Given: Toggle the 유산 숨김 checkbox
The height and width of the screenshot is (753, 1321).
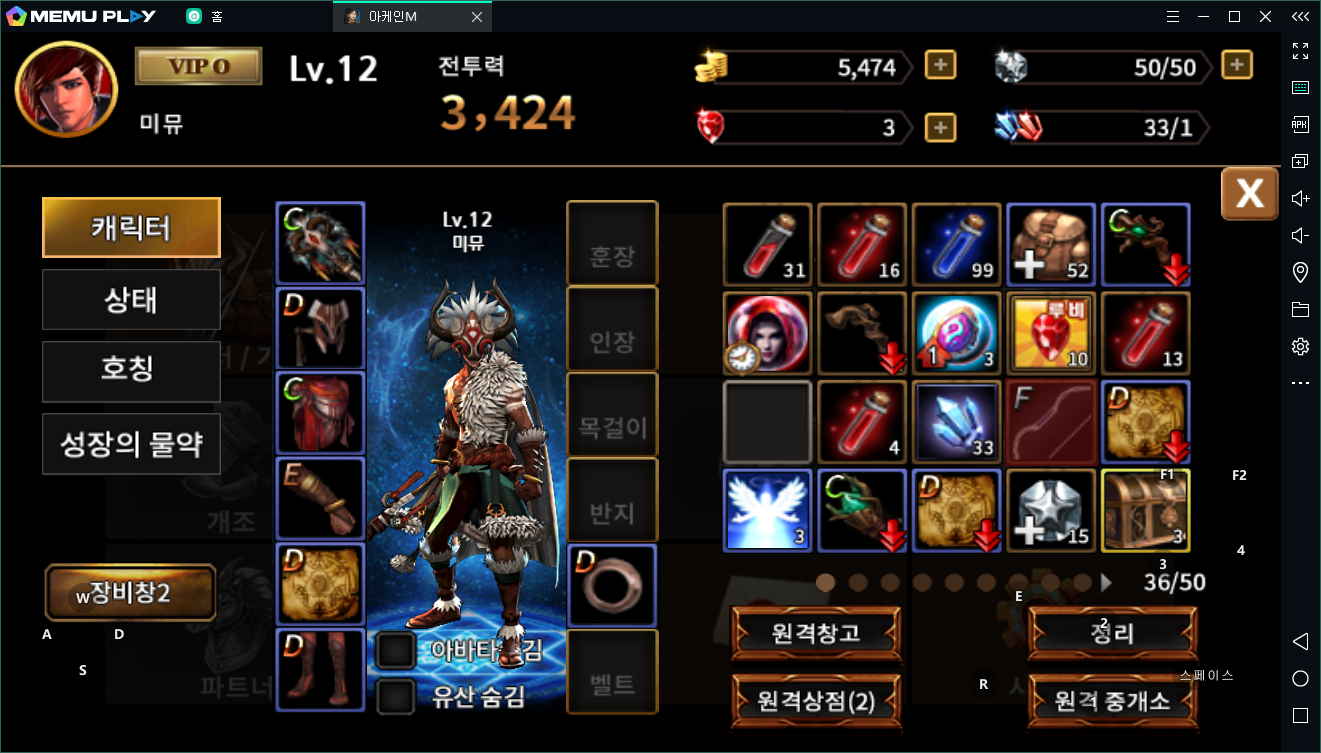Looking at the screenshot, I should pos(397,696).
